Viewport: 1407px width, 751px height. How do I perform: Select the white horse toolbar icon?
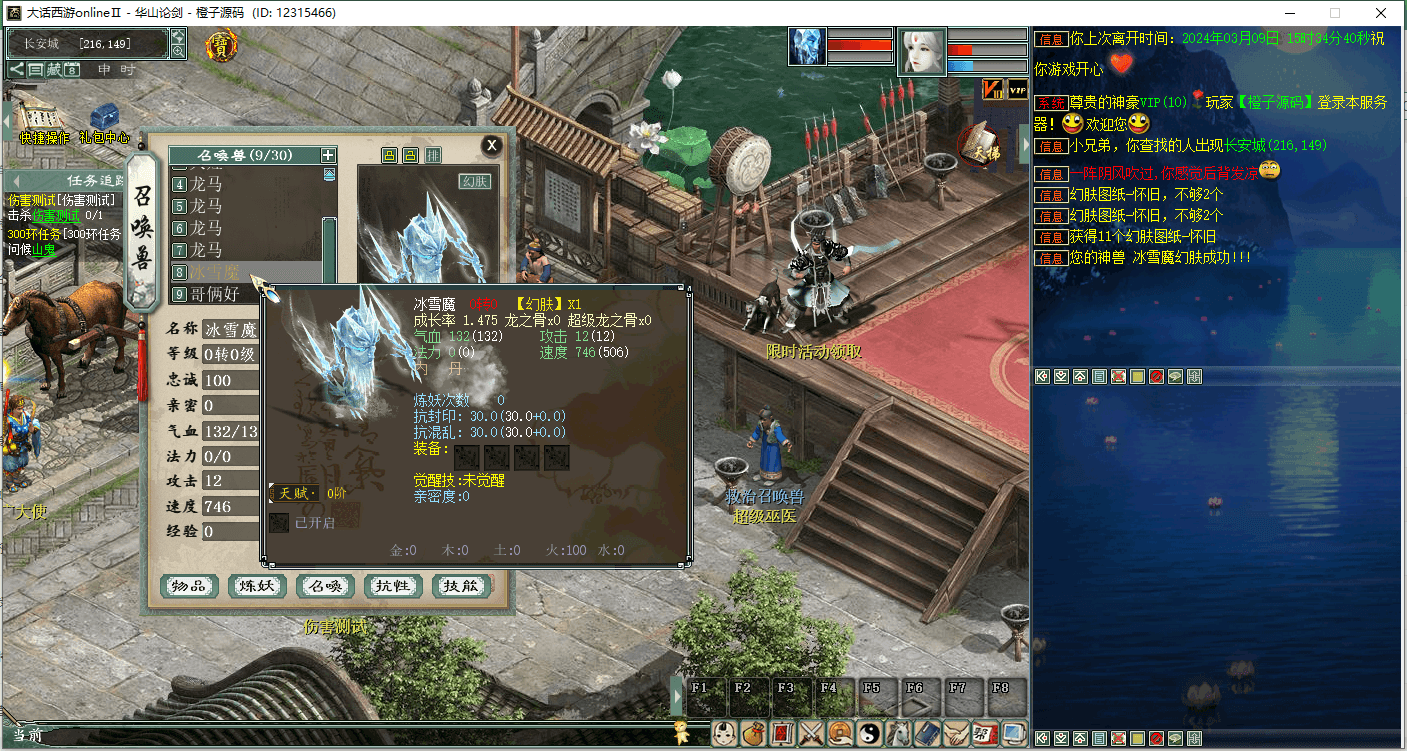pos(898,733)
